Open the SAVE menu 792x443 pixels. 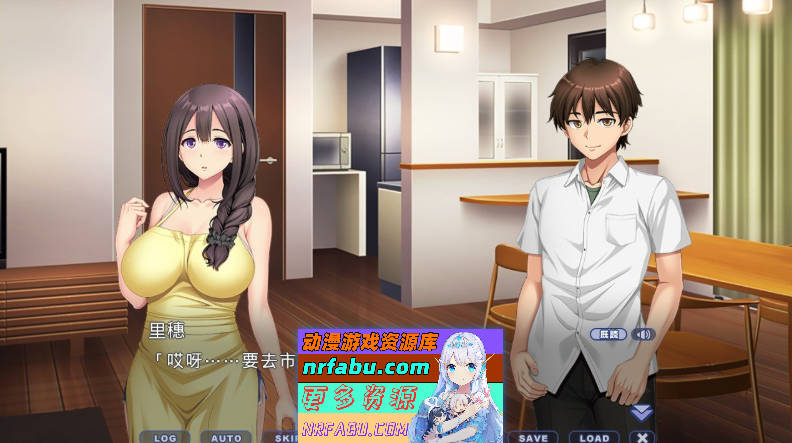click(533, 437)
